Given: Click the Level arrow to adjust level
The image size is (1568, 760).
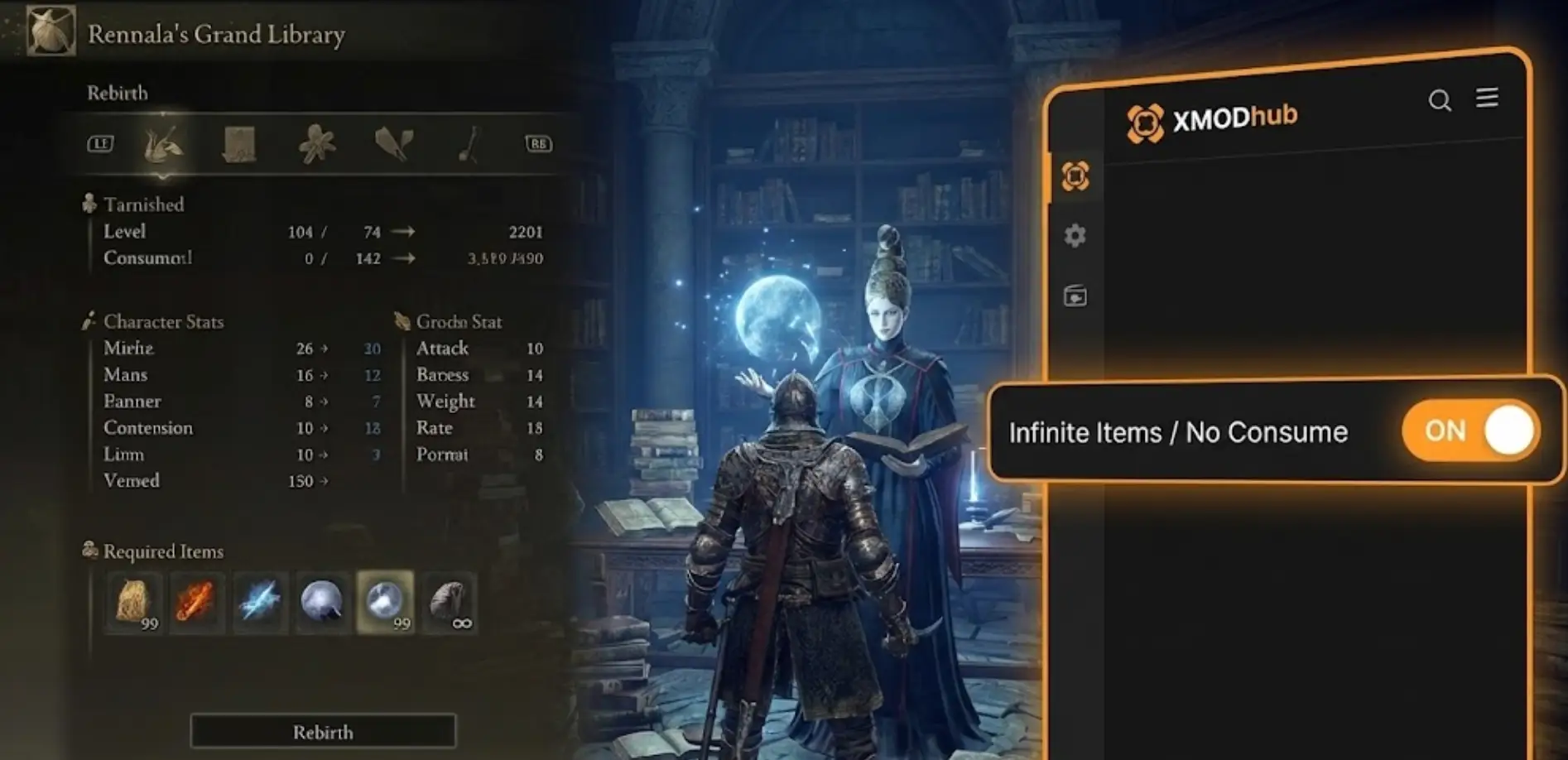Looking at the screenshot, I should (x=403, y=232).
